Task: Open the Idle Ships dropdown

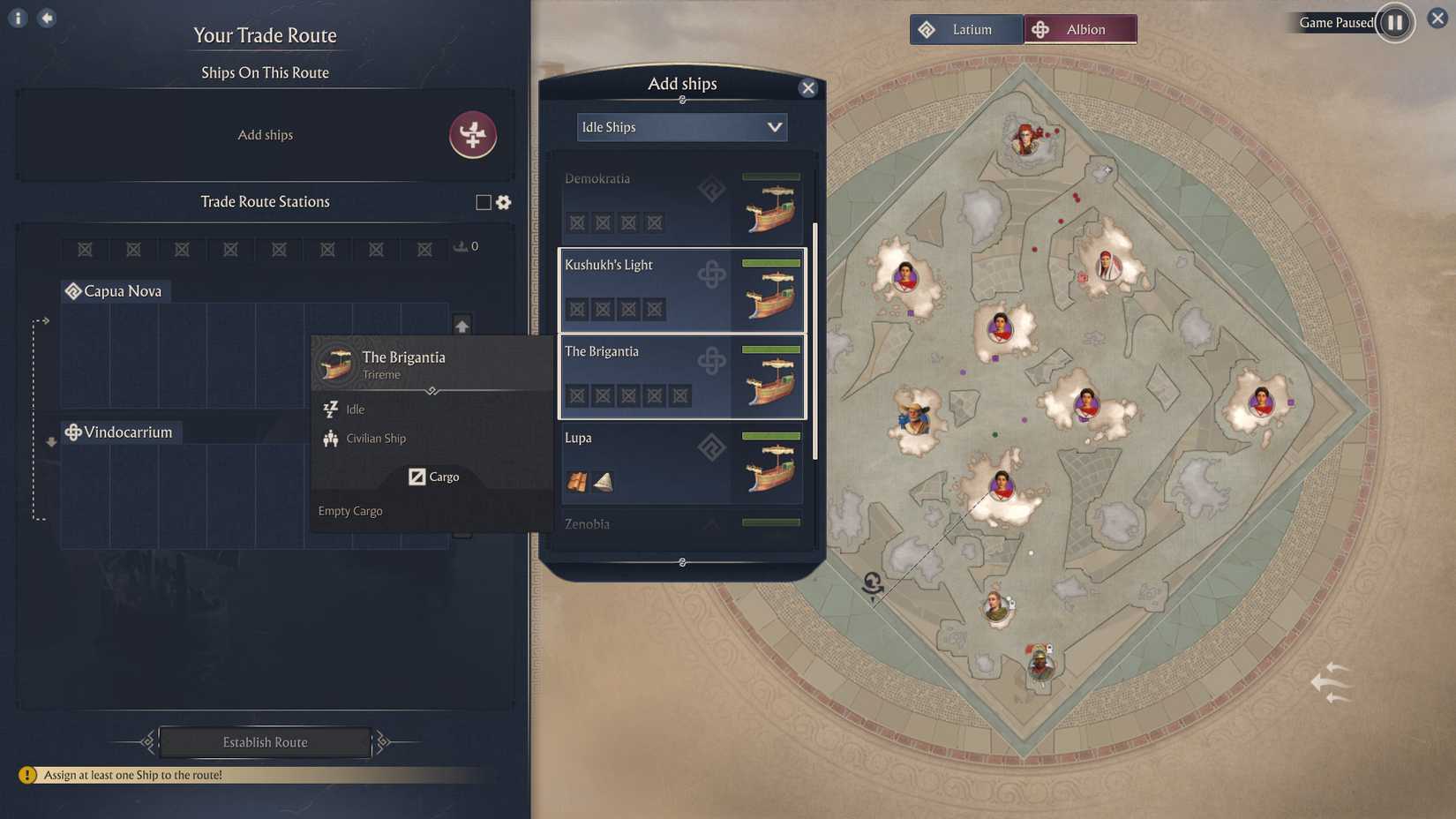Action: click(x=681, y=127)
